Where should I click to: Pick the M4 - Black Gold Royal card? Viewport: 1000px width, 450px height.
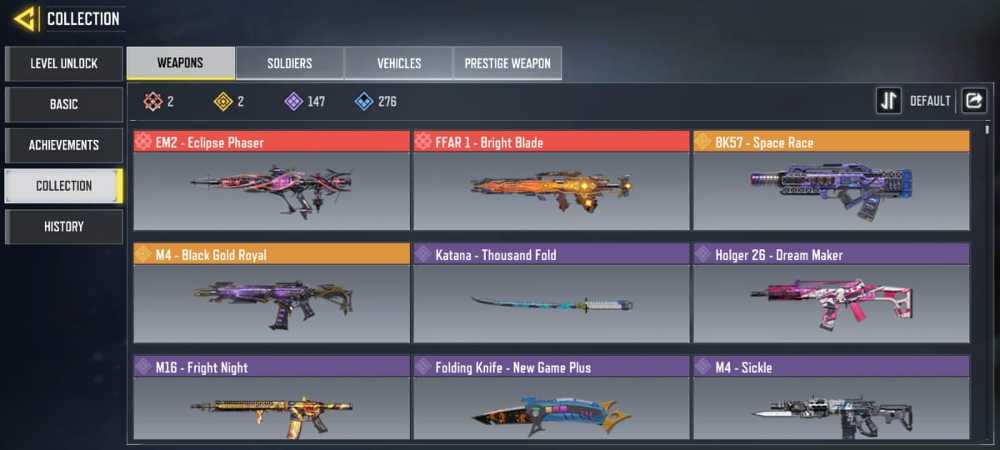(x=271, y=293)
